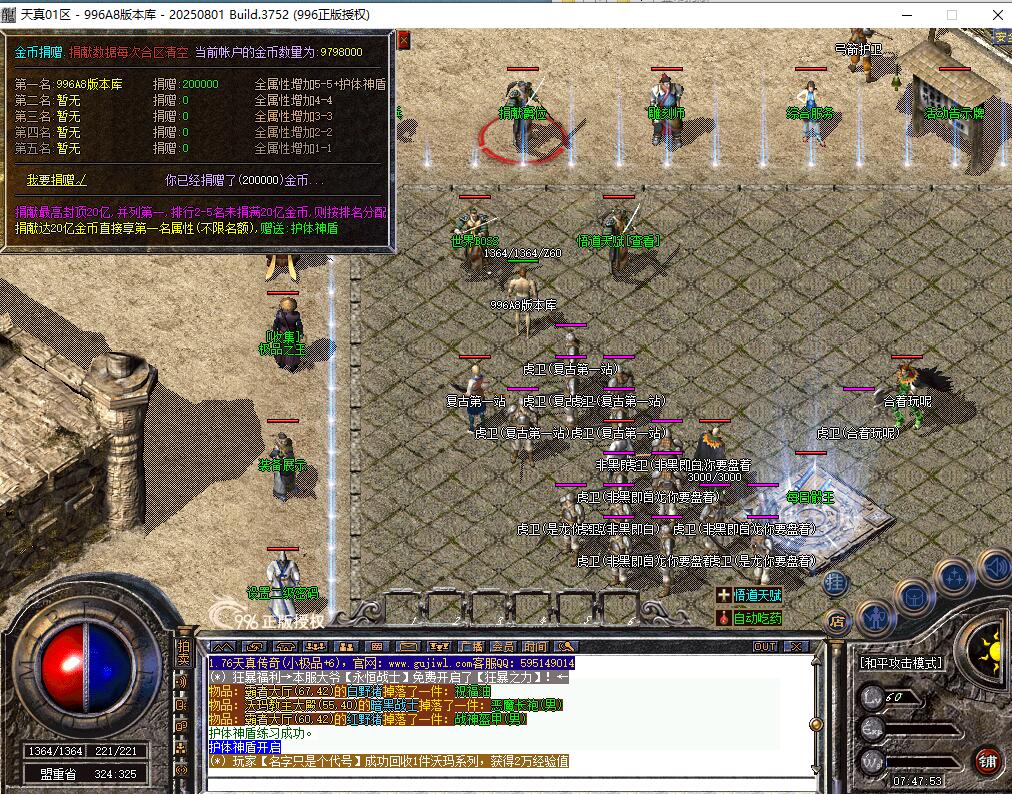Image resolution: width=1012 pixels, height=794 pixels.
Task: Open the 悟道天赋 talent shortcut
Action: point(756,595)
